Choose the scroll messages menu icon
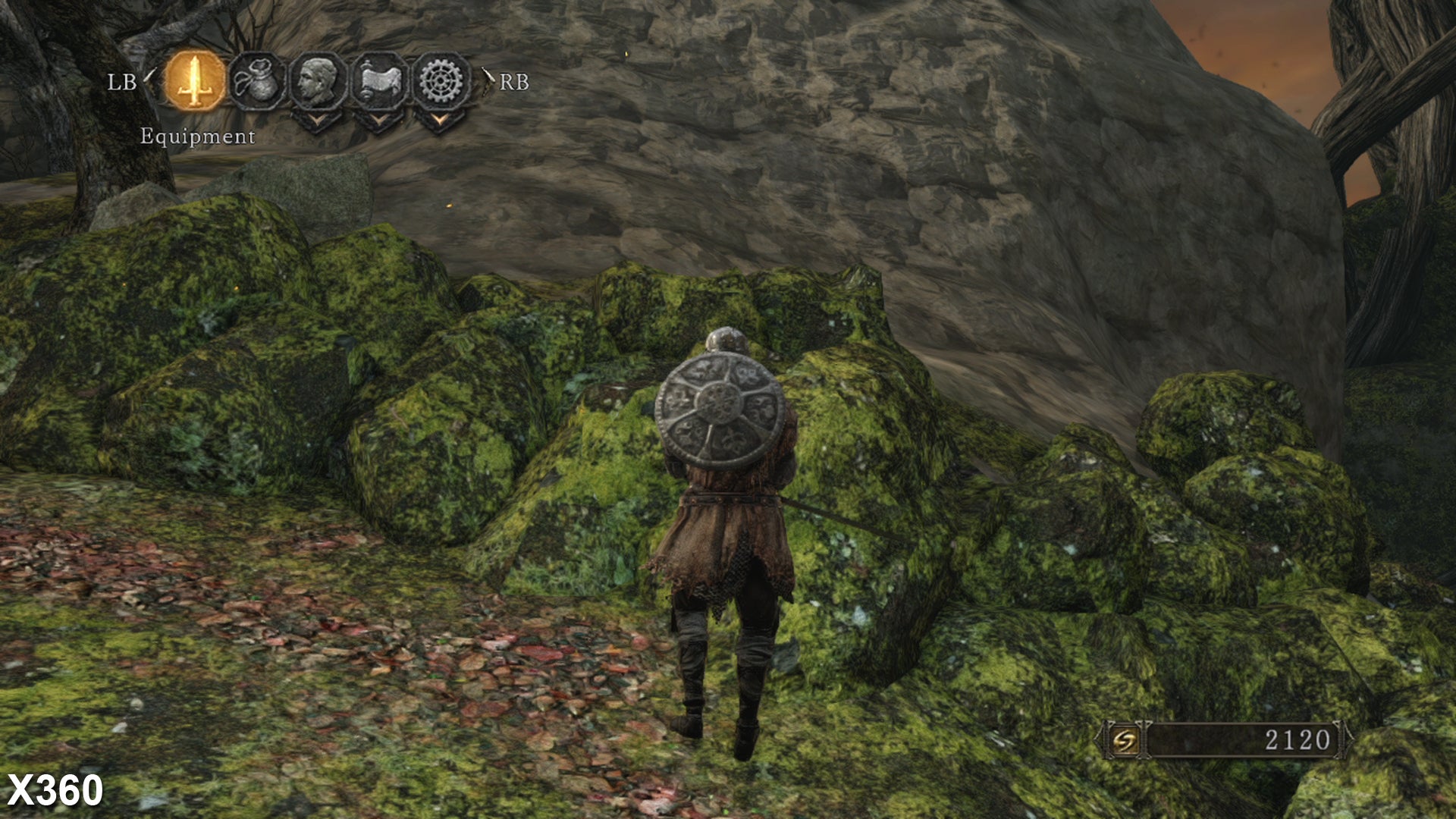 380,81
